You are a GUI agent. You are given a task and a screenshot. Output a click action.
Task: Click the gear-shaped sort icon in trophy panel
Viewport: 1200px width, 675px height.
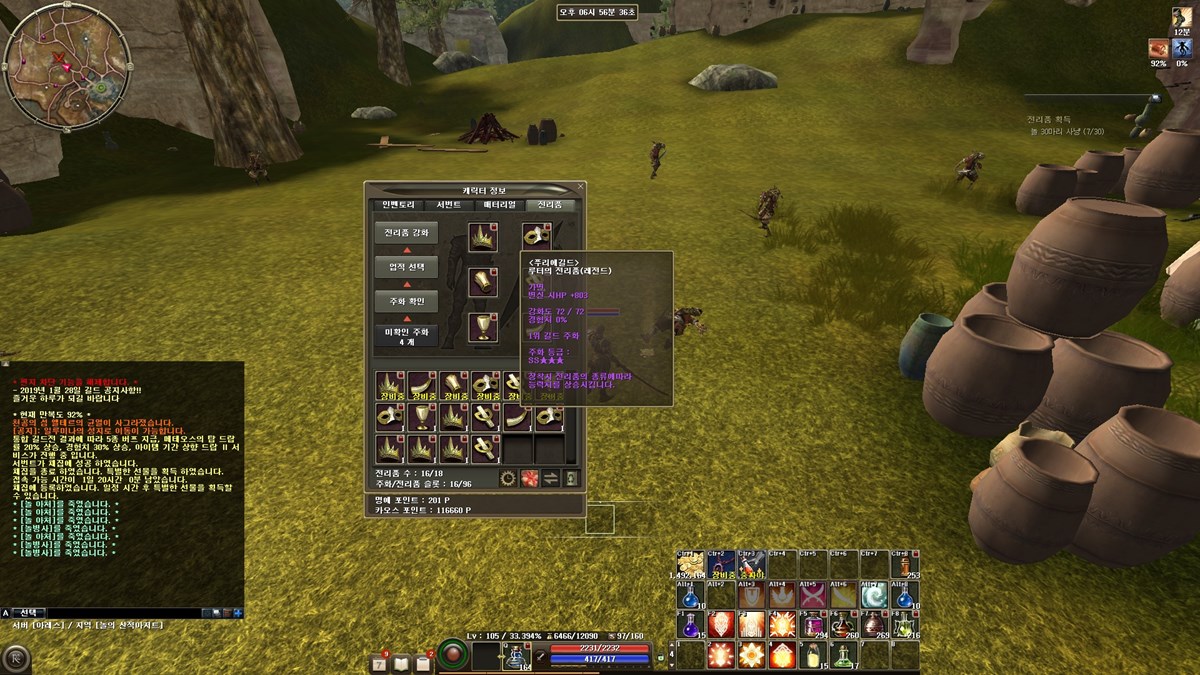(x=508, y=478)
